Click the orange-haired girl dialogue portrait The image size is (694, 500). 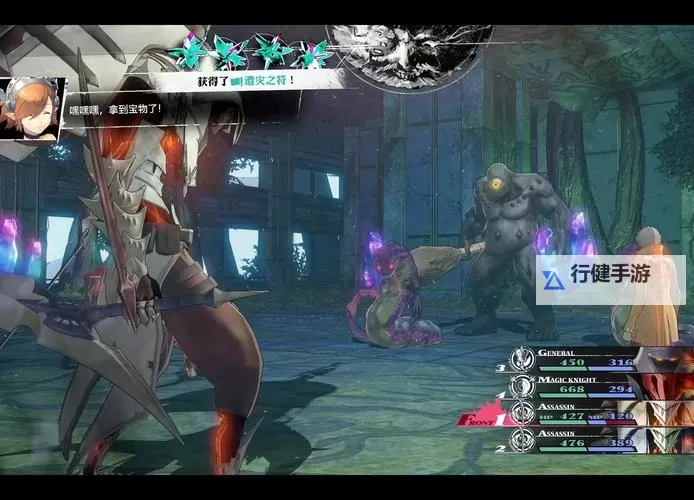tap(32, 107)
